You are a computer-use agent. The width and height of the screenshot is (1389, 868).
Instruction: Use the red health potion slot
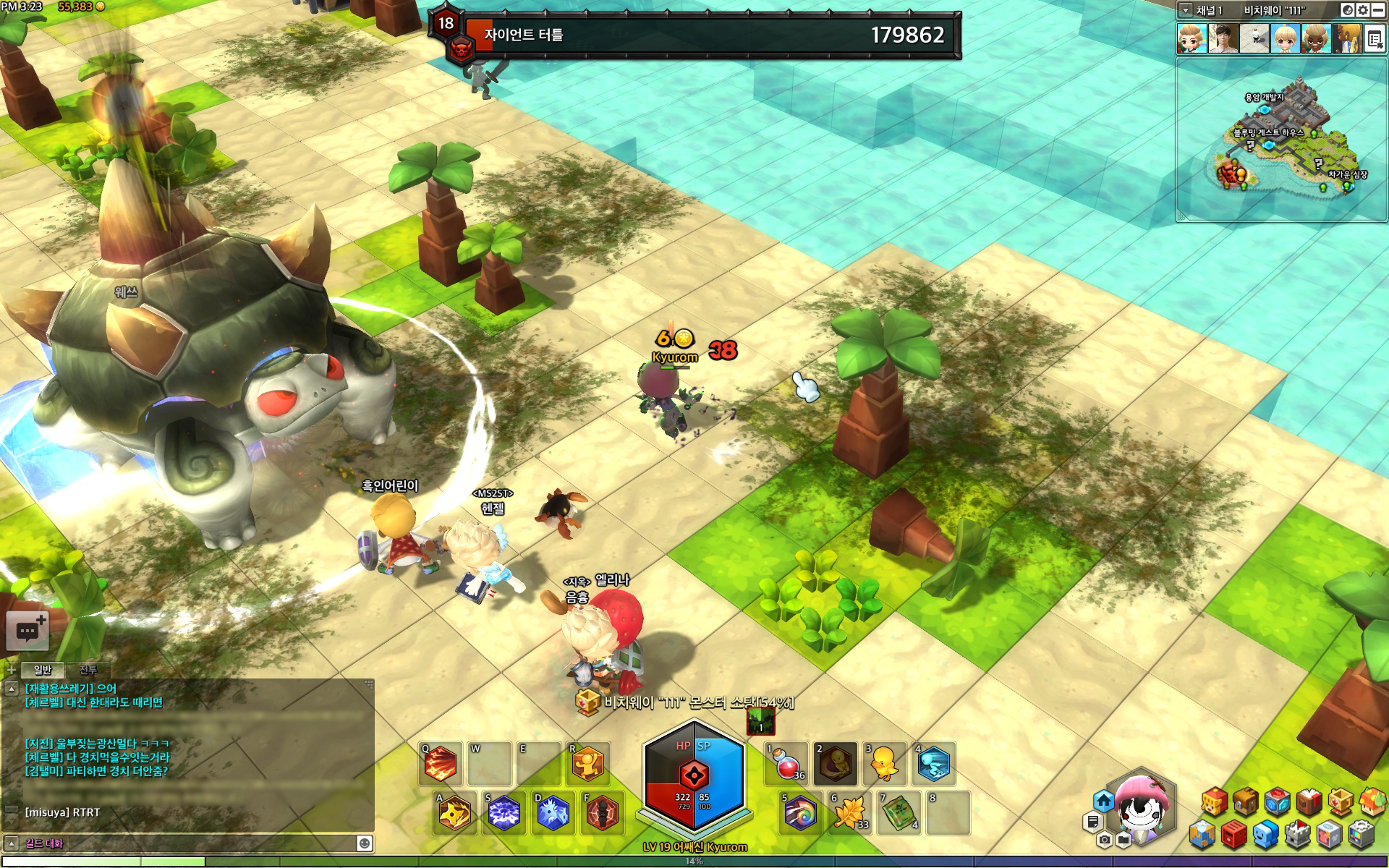[786, 765]
